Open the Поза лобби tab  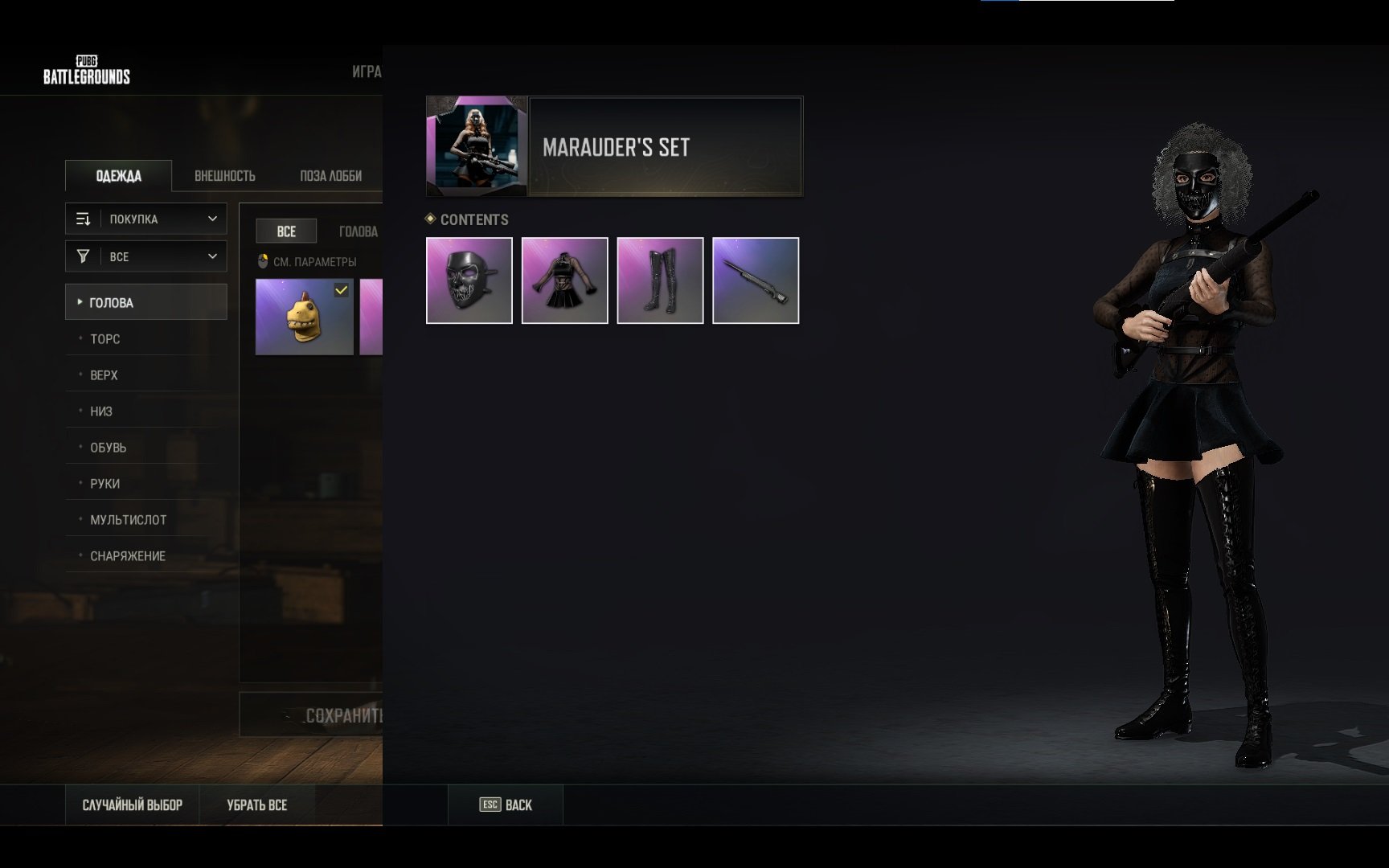click(x=330, y=176)
